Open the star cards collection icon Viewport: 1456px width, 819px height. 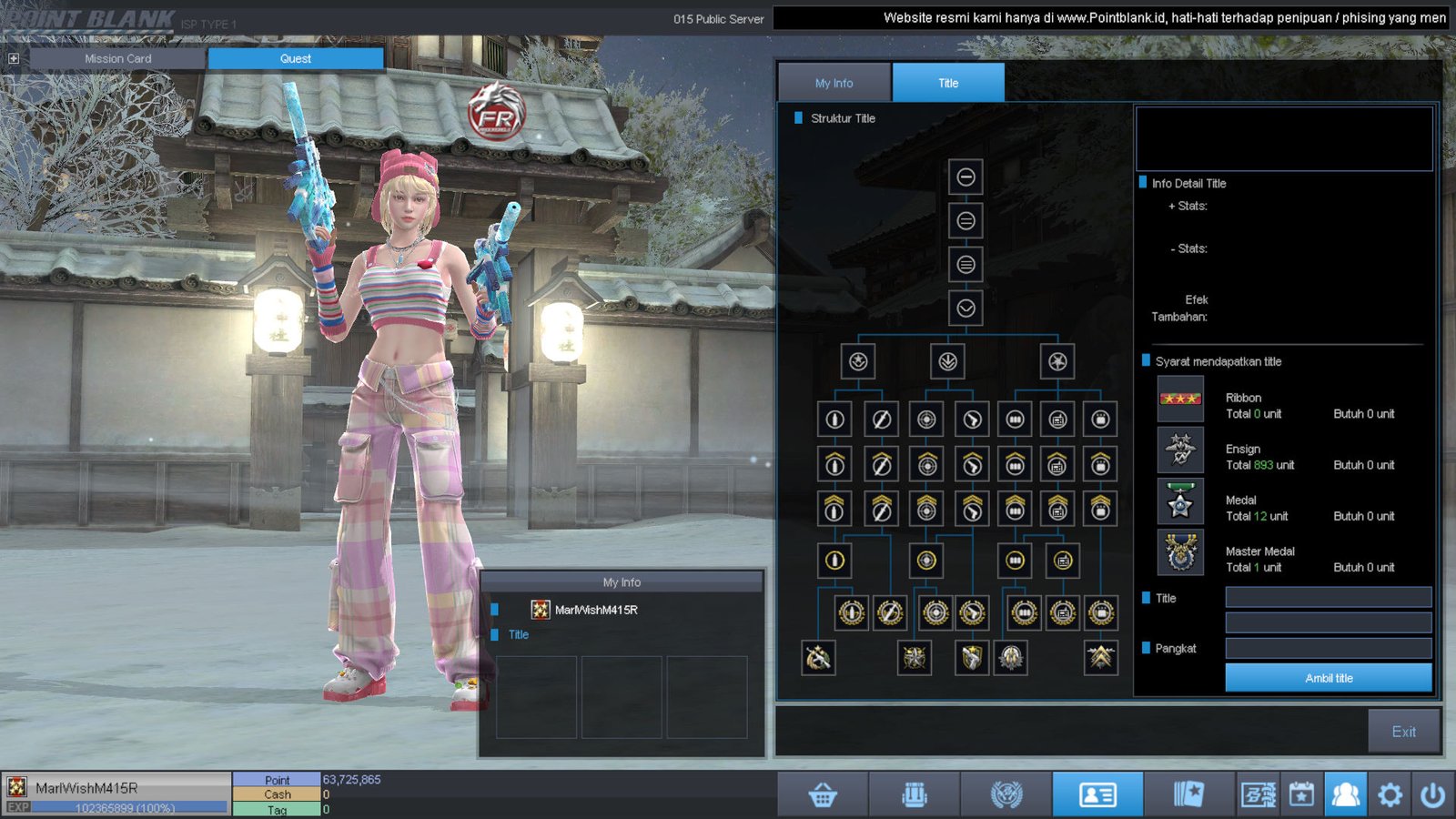[1188, 795]
